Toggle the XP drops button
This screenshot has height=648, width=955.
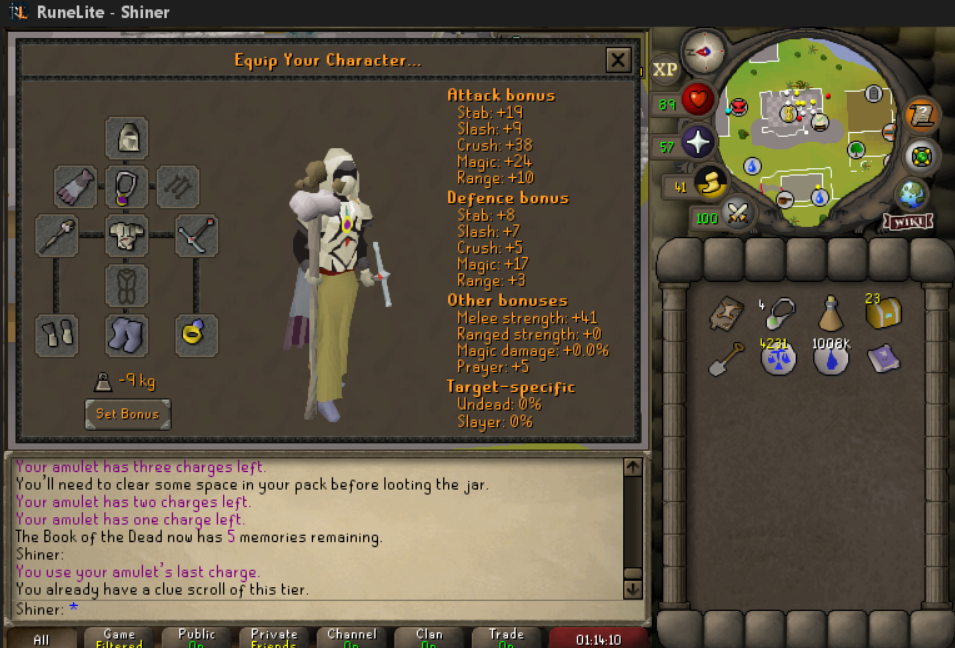[665, 69]
